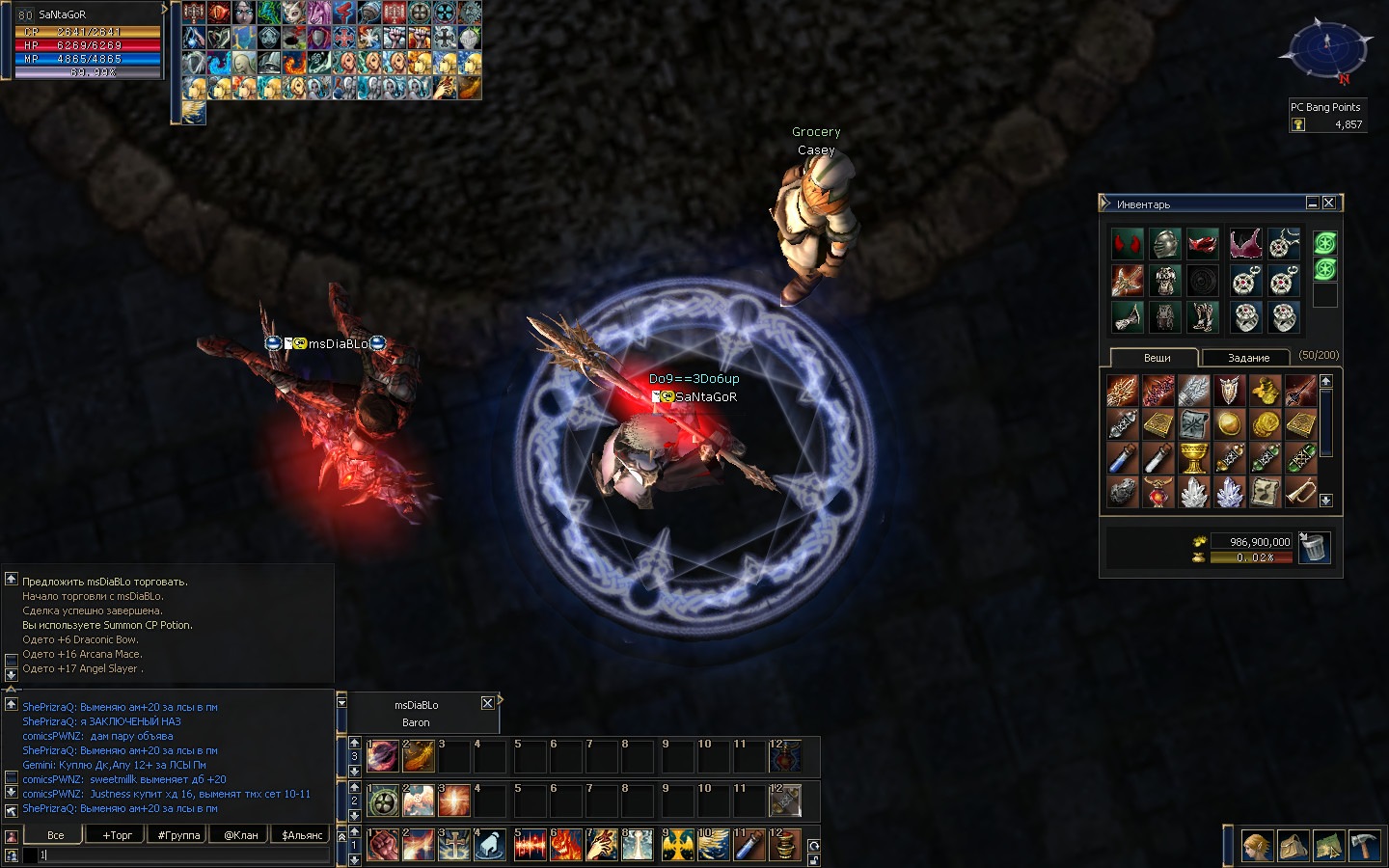
Task: Close the Инвентарь inventory window
Action: pos(1329,203)
